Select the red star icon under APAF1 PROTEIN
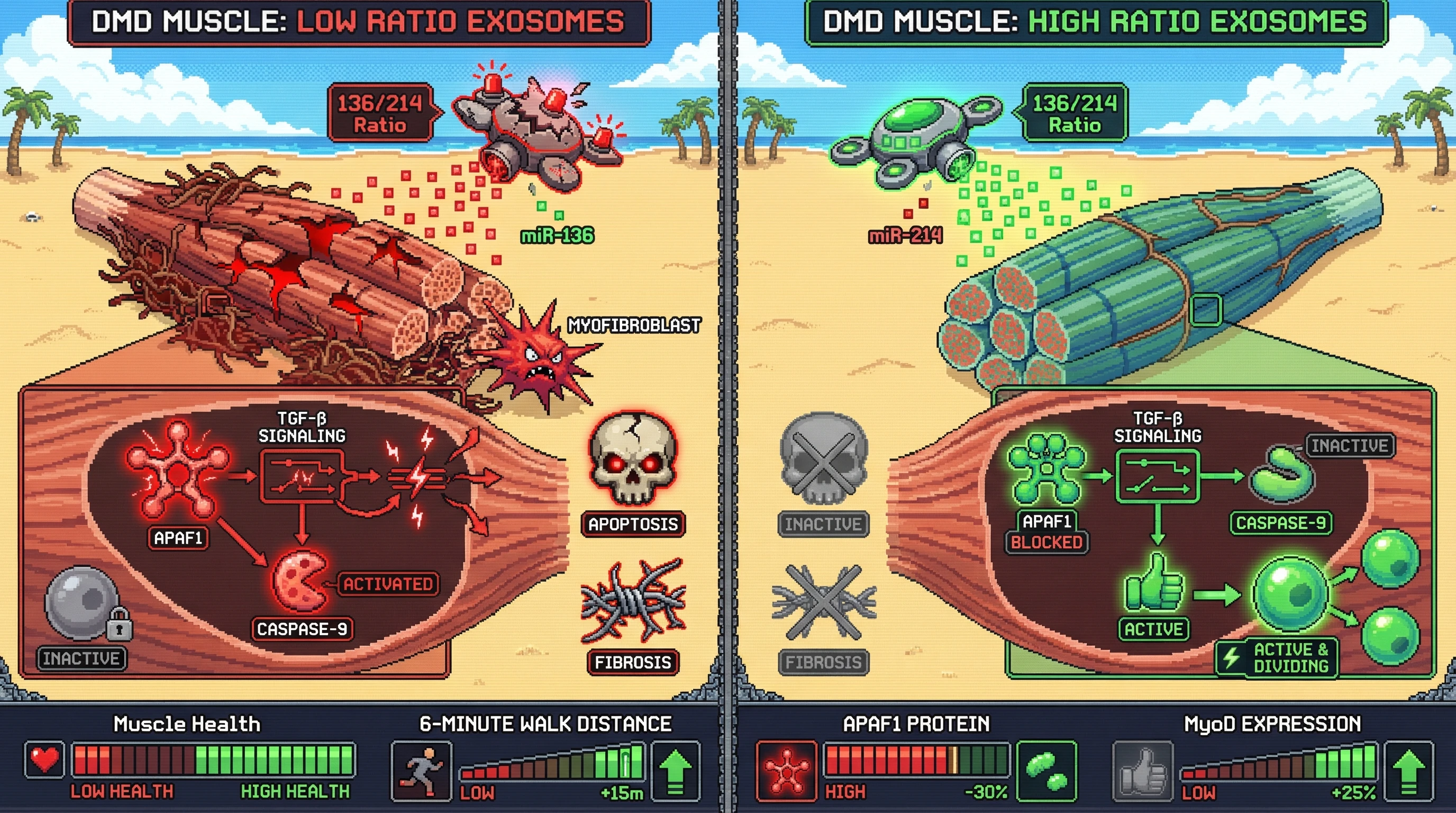This screenshot has height=813, width=1456. pos(786,771)
